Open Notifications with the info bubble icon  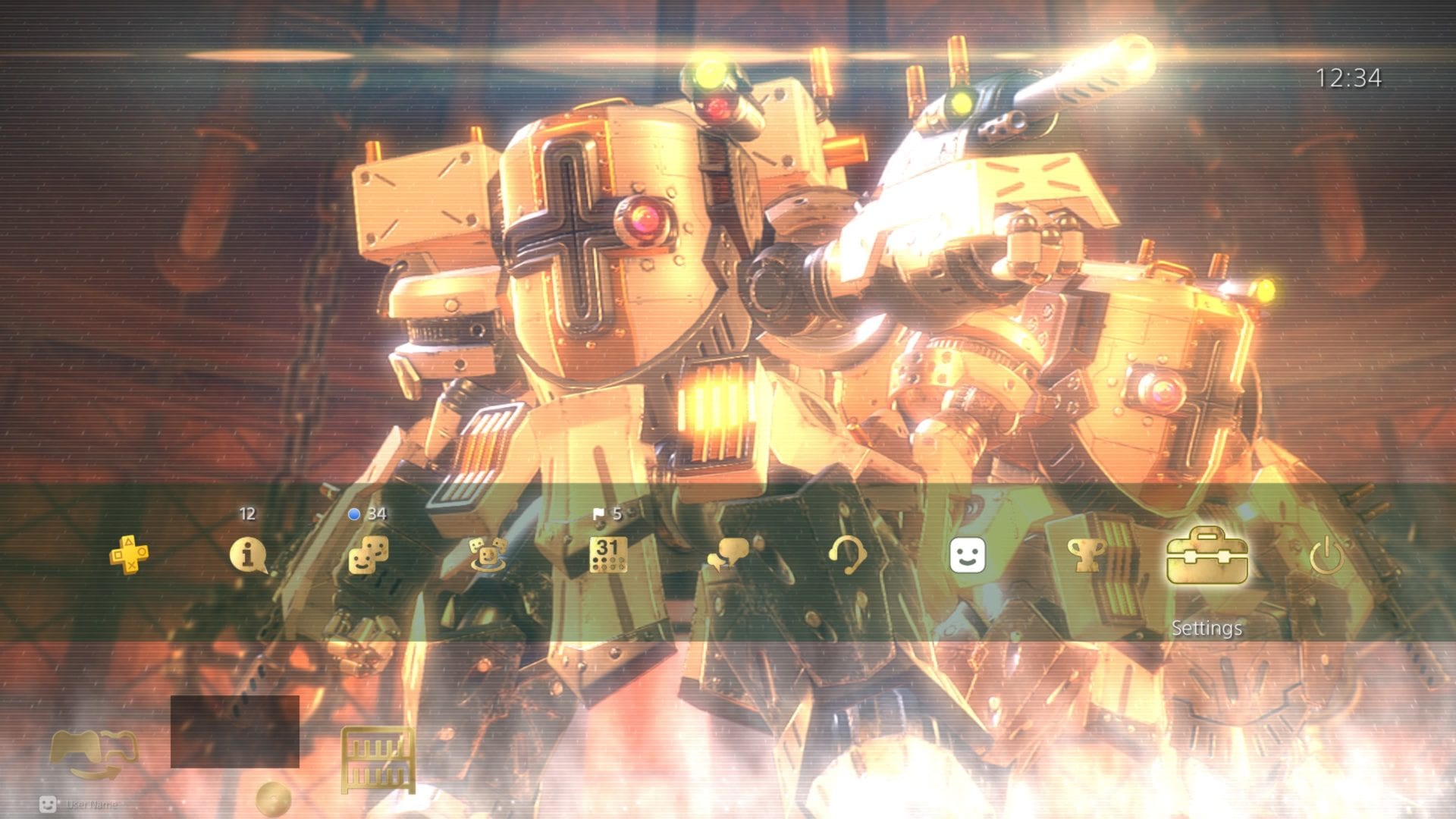(248, 555)
